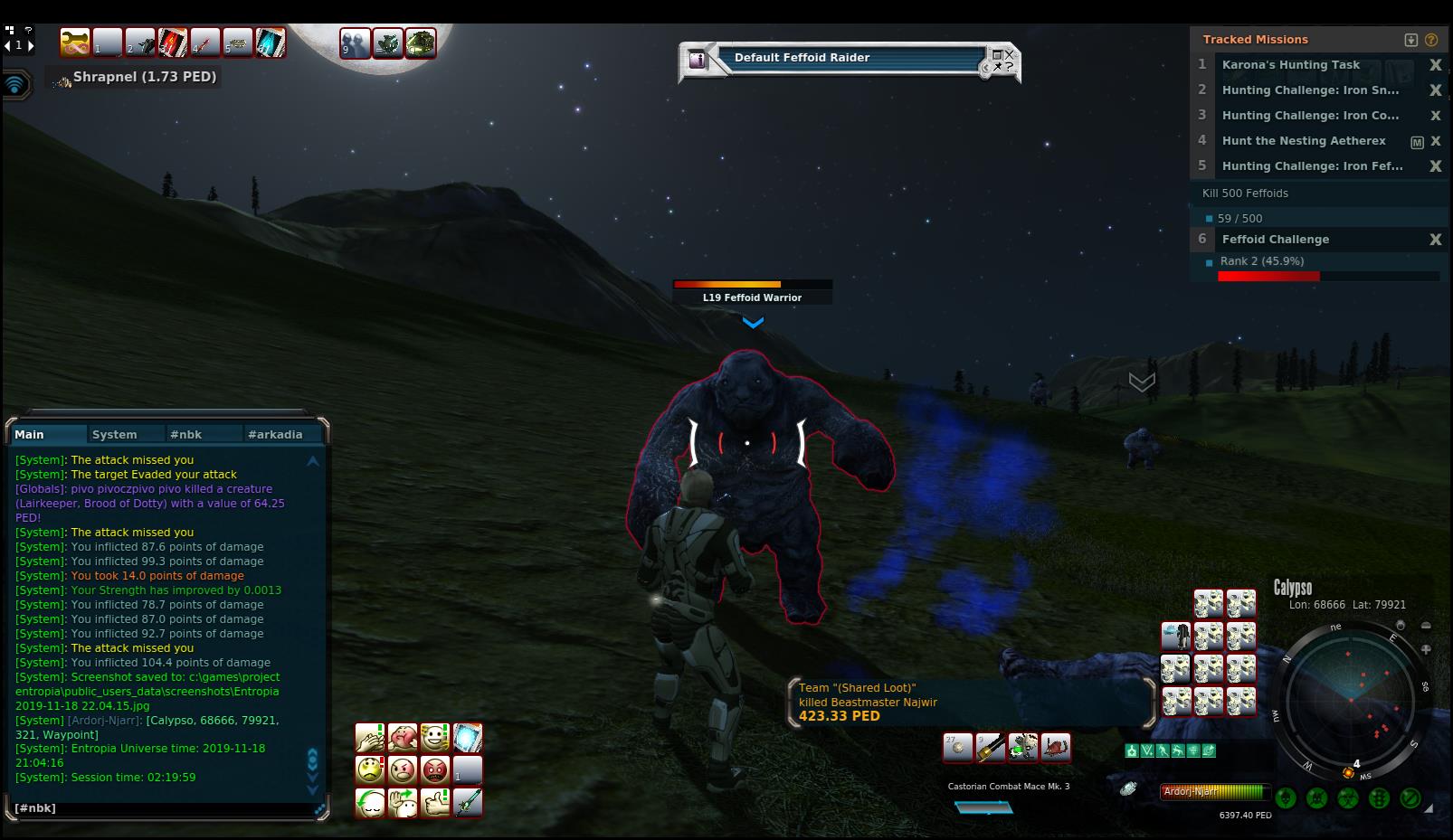This screenshot has width=1453, height=840.
Task: Select the Hunt the Nesting Aetherex mission
Action: (x=1304, y=141)
